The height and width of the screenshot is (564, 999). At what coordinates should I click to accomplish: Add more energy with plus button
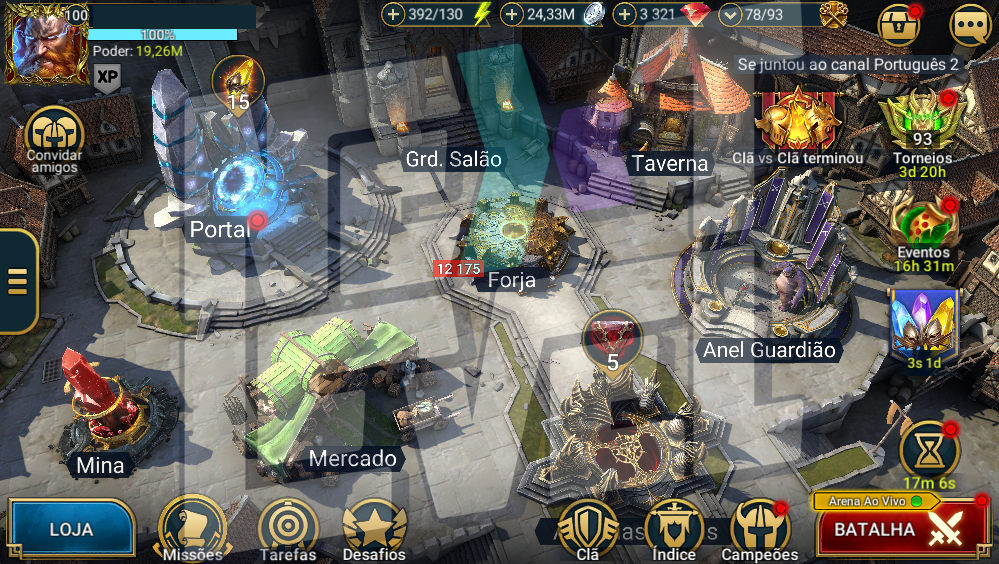tap(394, 15)
